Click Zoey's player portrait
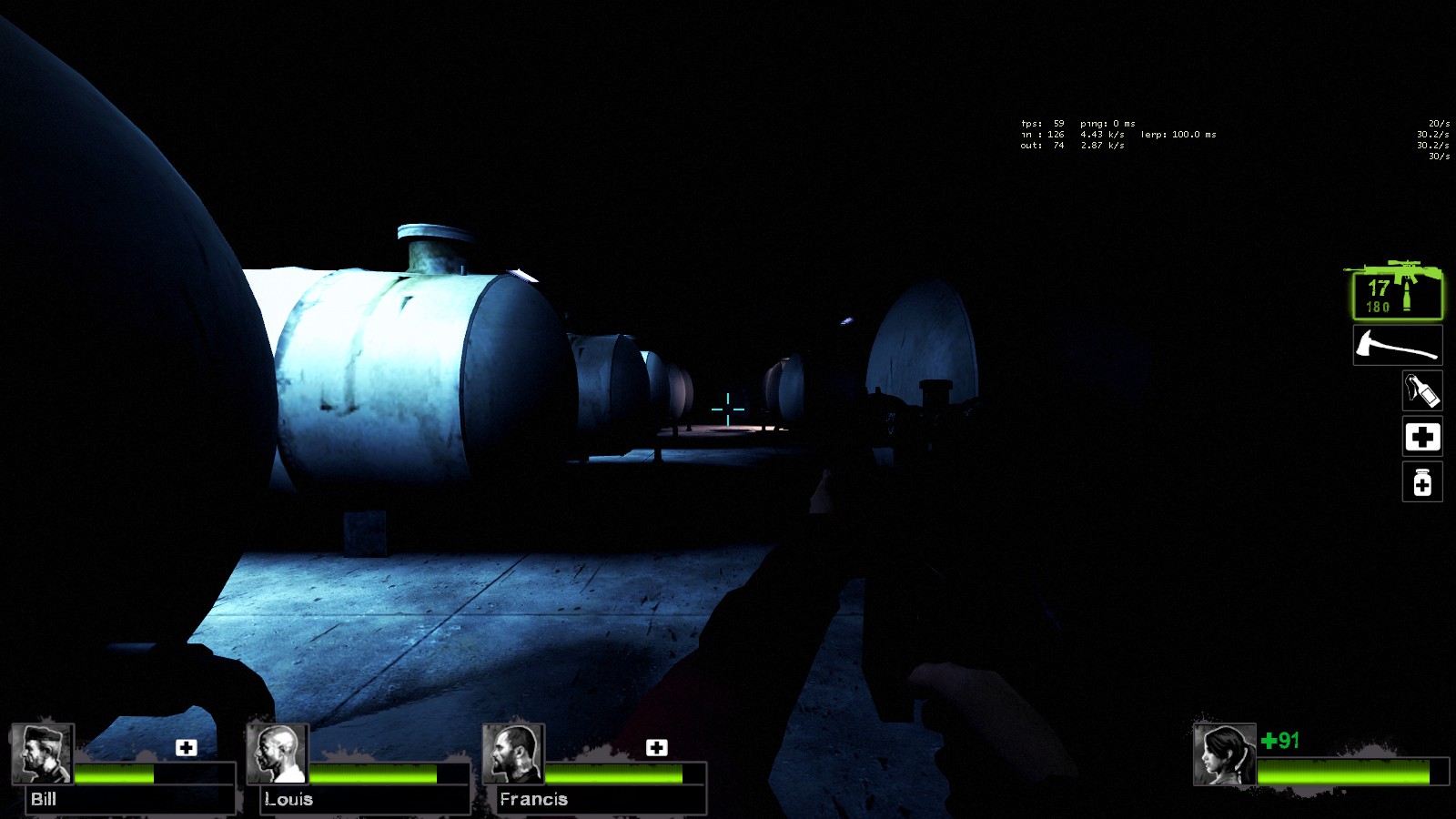Image resolution: width=1456 pixels, height=819 pixels. (x=1224, y=753)
